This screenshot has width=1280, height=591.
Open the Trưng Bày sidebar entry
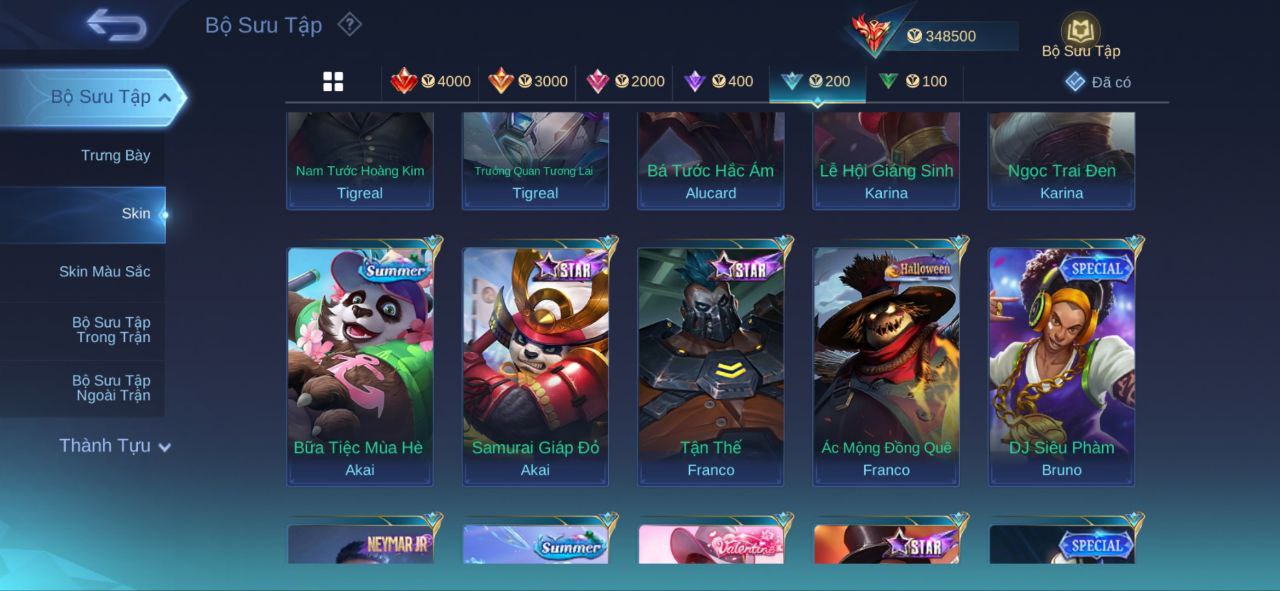(x=115, y=155)
